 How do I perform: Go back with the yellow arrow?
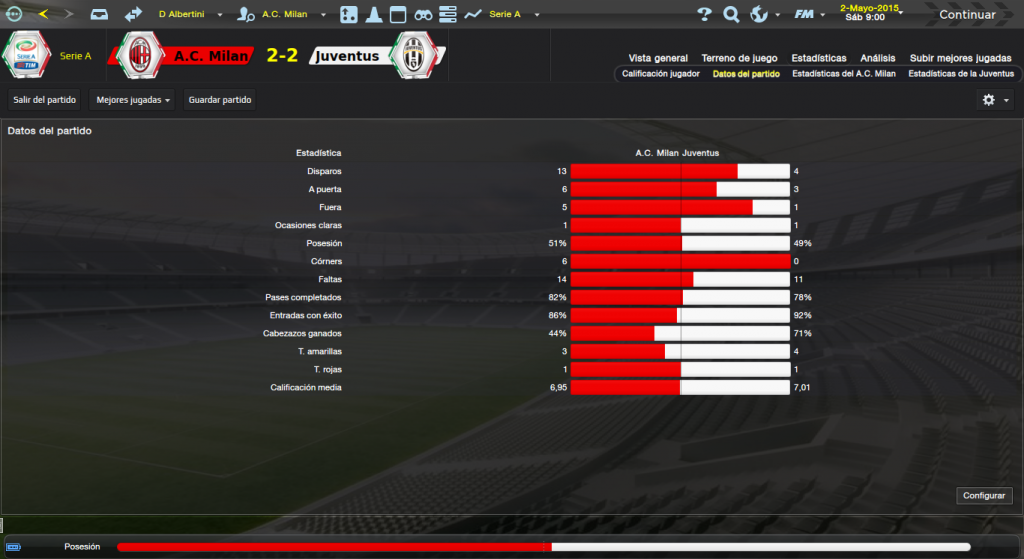click(x=43, y=15)
